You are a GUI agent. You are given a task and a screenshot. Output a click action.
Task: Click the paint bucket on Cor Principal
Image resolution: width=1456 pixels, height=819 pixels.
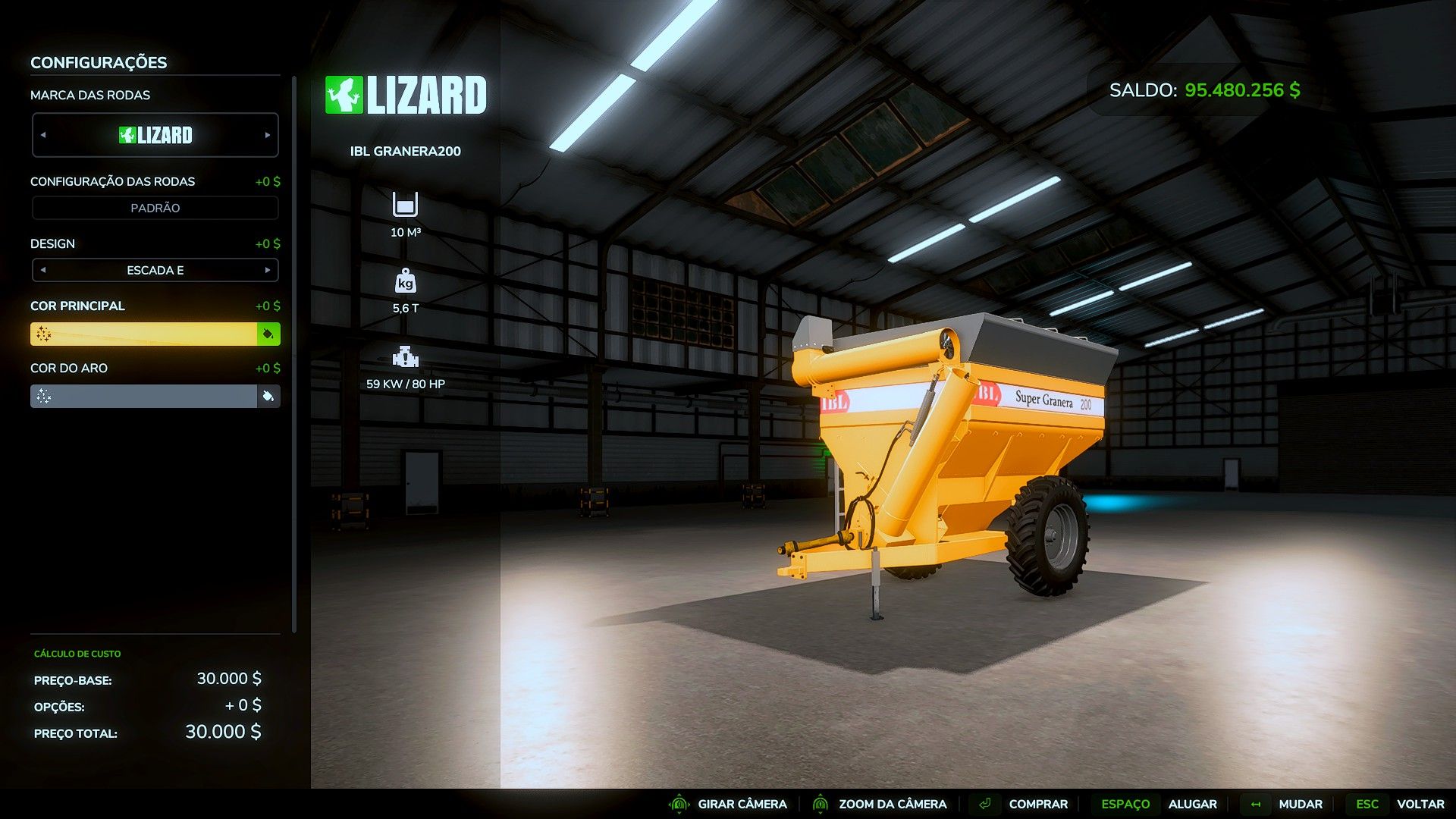pos(268,334)
